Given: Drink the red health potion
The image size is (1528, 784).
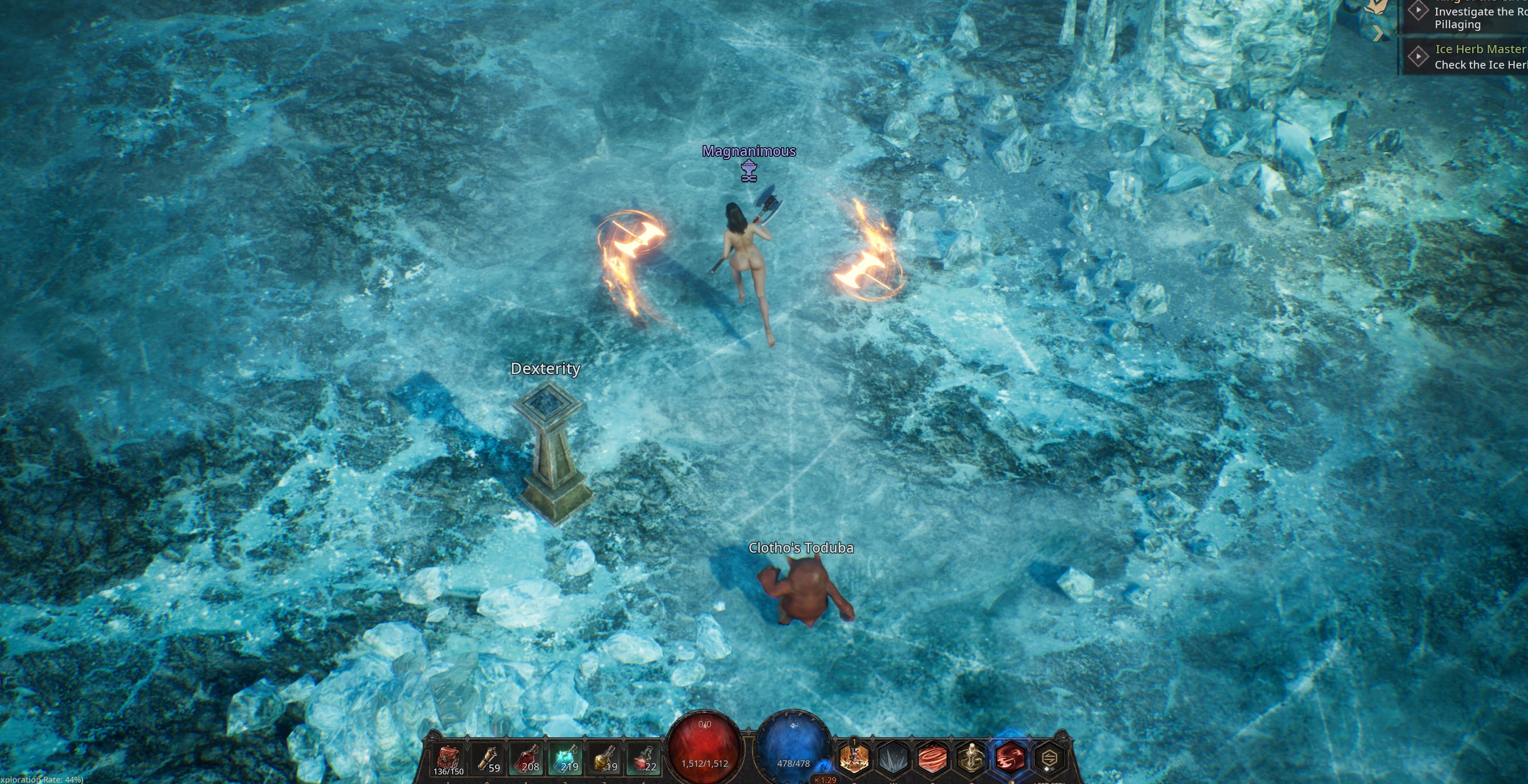Looking at the screenshot, I should pos(527,759).
